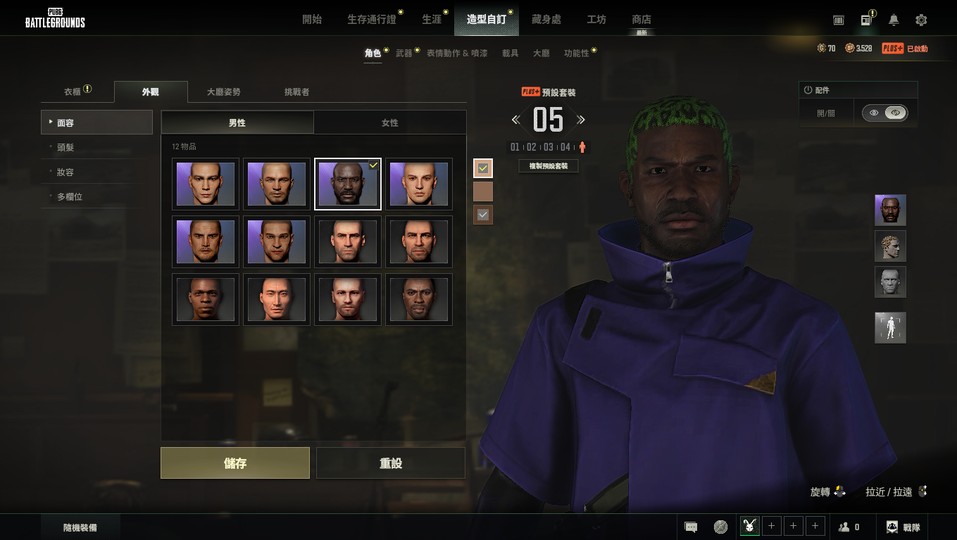957x540 pixels.
Task: Select the 衣櫃 (Wardrobe) tab
Action: (x=74, y=92)
